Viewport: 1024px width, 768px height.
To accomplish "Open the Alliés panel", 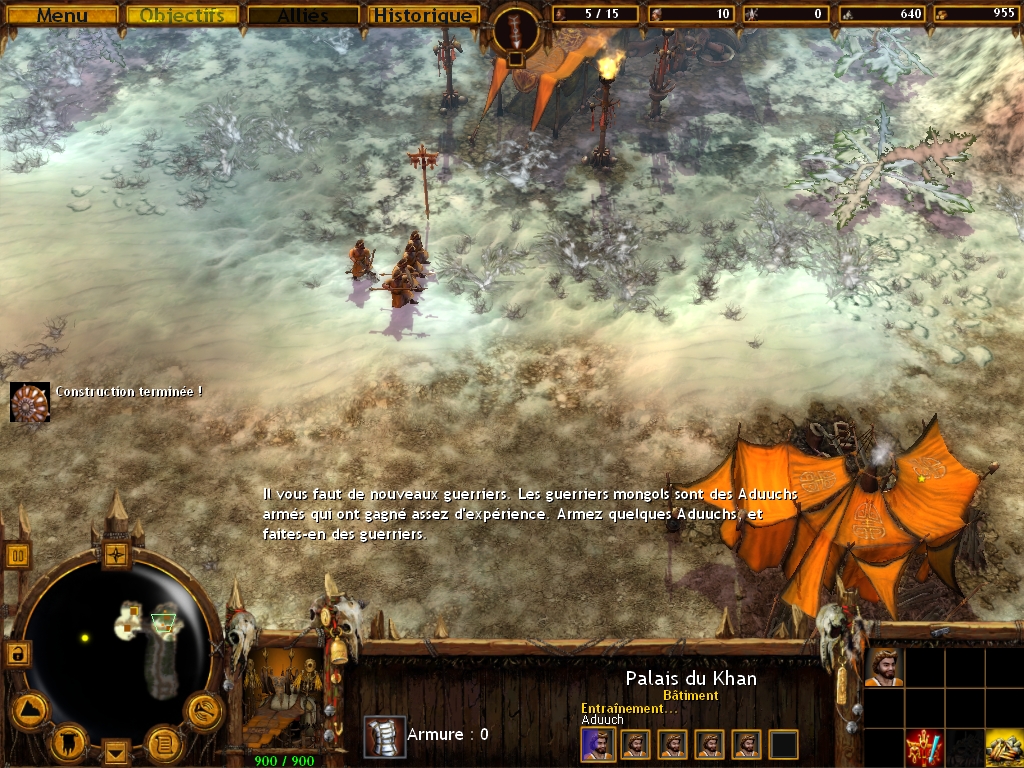I will (303, 15).
